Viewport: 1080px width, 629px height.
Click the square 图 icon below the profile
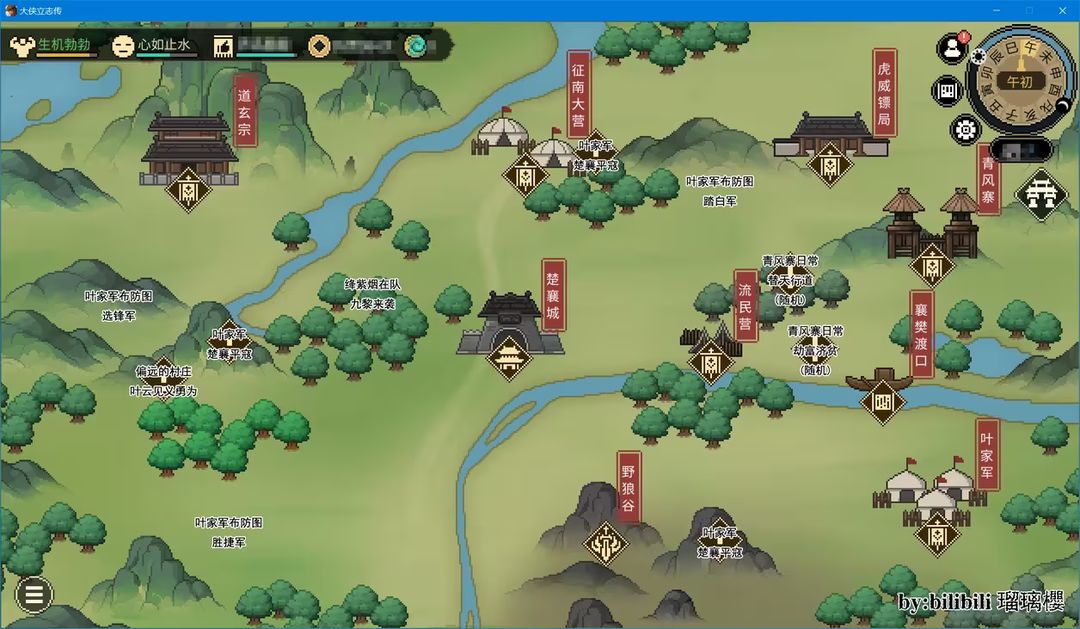tap(947, 91)
